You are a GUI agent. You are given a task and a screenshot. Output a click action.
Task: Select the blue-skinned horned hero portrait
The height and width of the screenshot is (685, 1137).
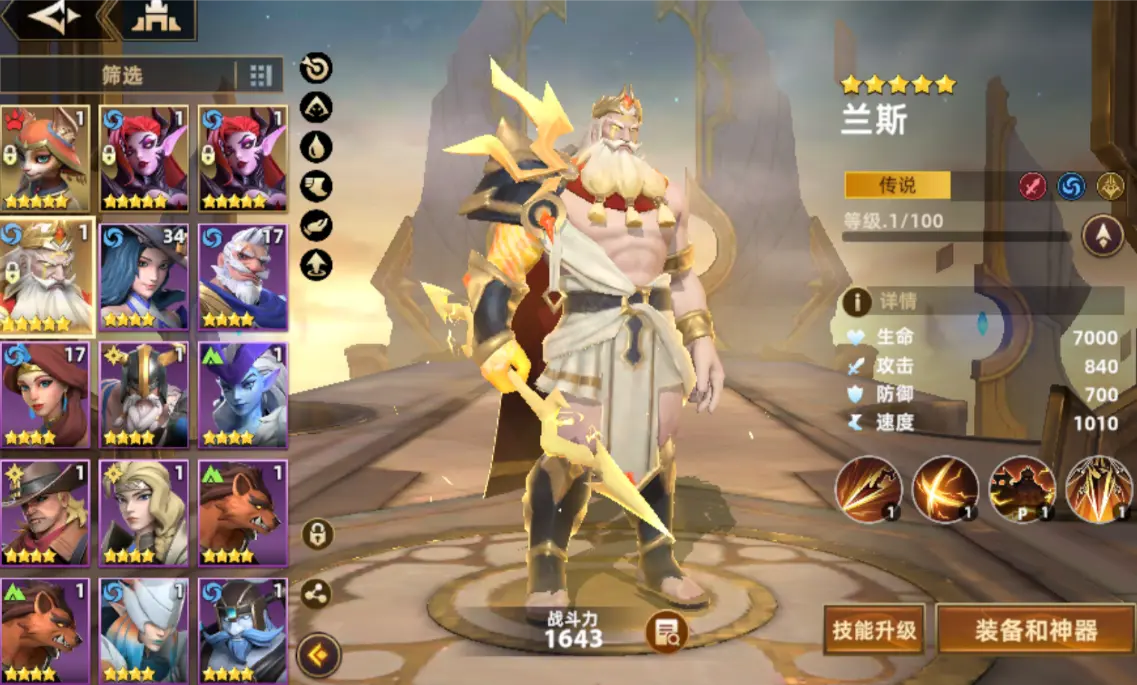pos(243,394)
